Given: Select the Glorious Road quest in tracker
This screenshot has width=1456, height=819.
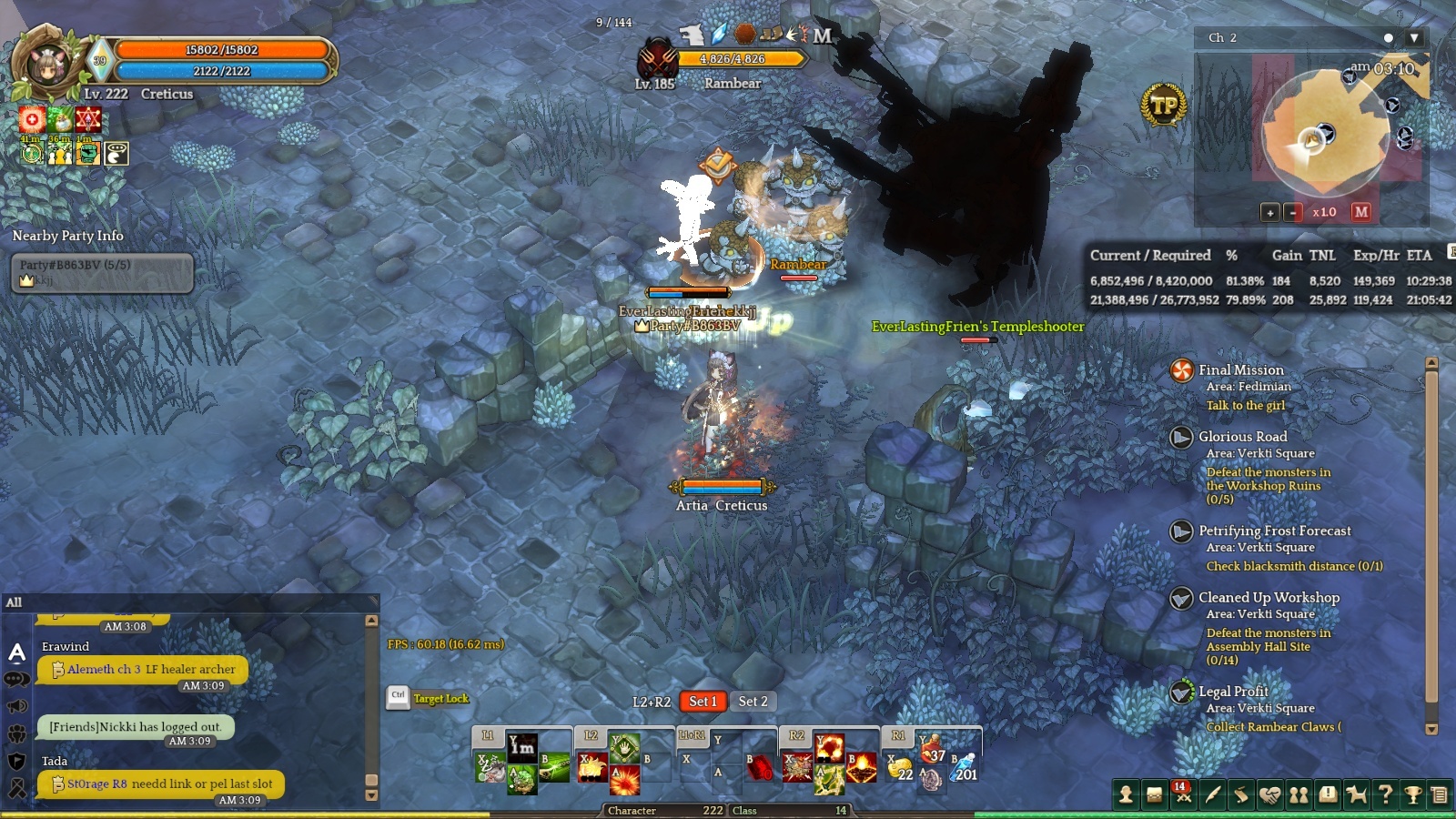Looking at the screenshot, I should click(x=1243, y=437).
